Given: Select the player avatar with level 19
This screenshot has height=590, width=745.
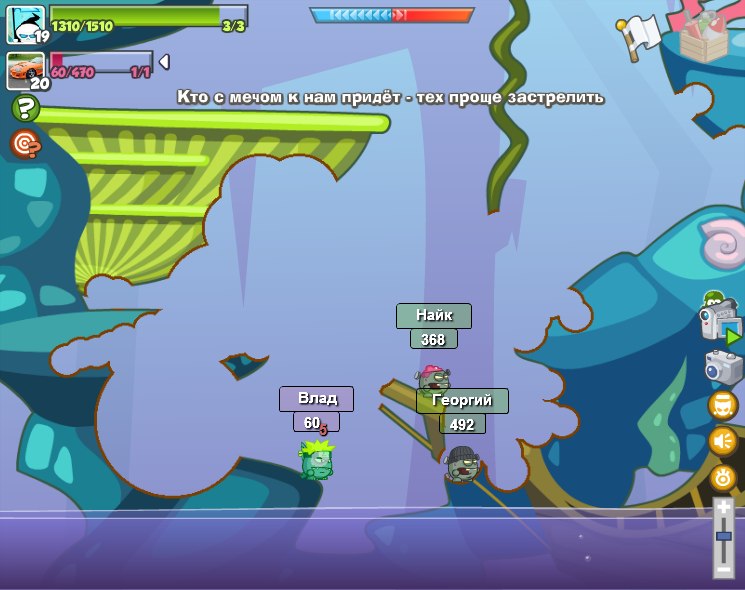Looking at the screenshot, I should [24, 24].
